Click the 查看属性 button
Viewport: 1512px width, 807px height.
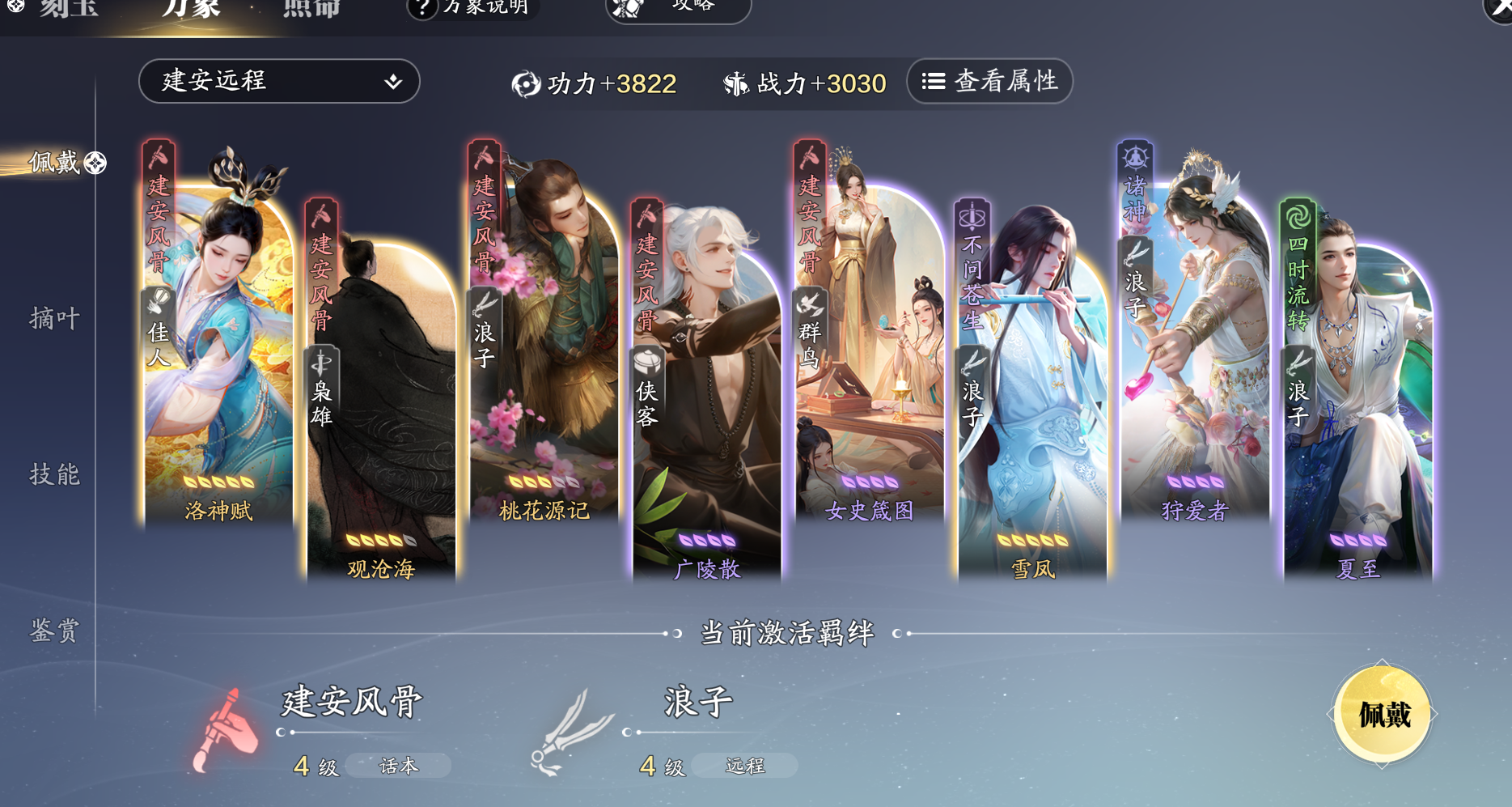[x=989, y=81]
